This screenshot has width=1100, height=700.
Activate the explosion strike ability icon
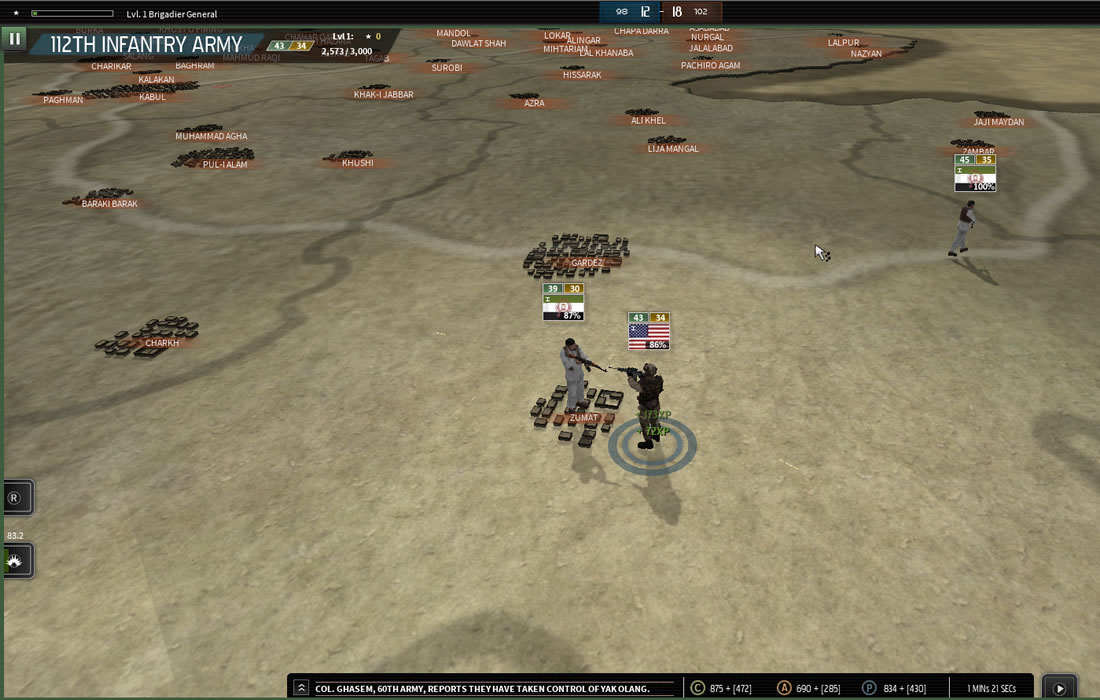point(16,561)
